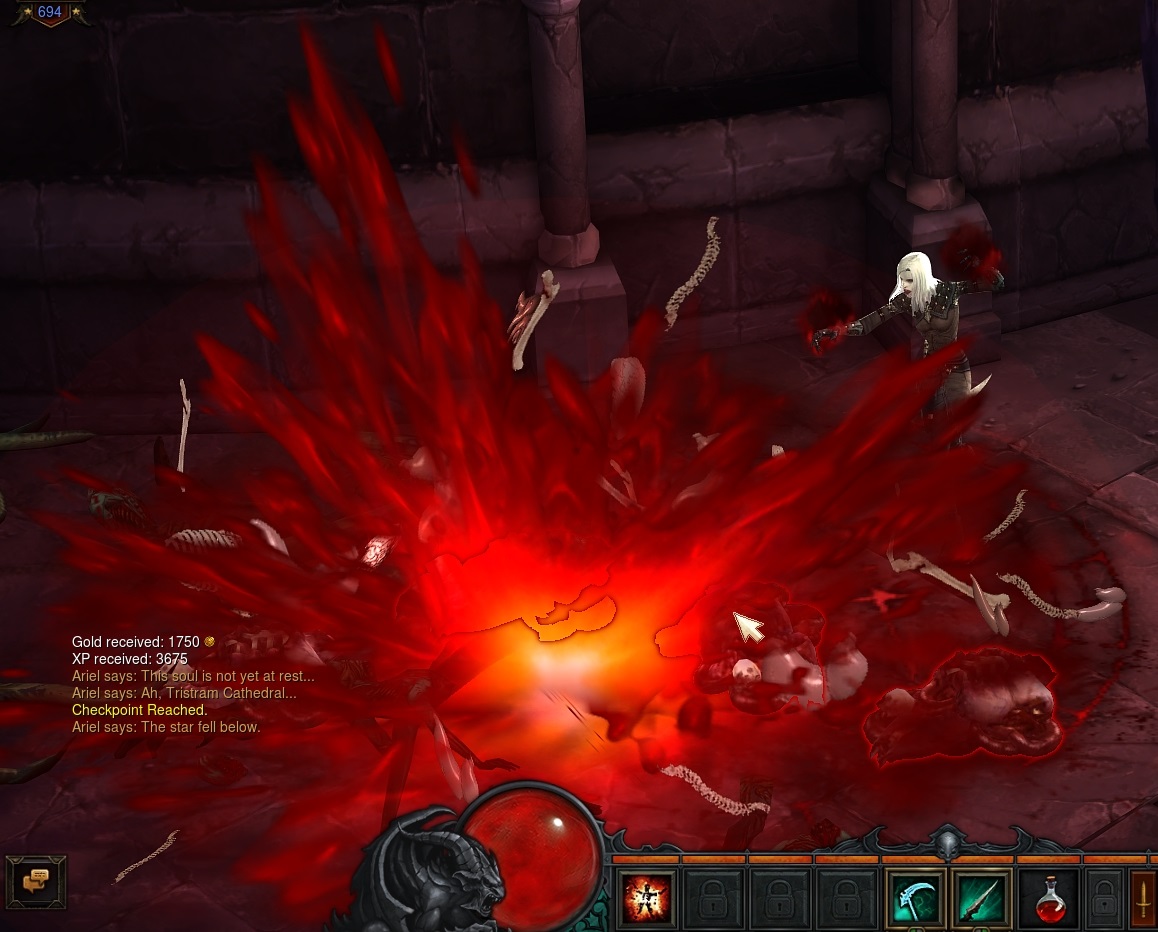This screenshot has height=932, width=1158.
Task: Drink the red health potion
Action: [1049, 898]
